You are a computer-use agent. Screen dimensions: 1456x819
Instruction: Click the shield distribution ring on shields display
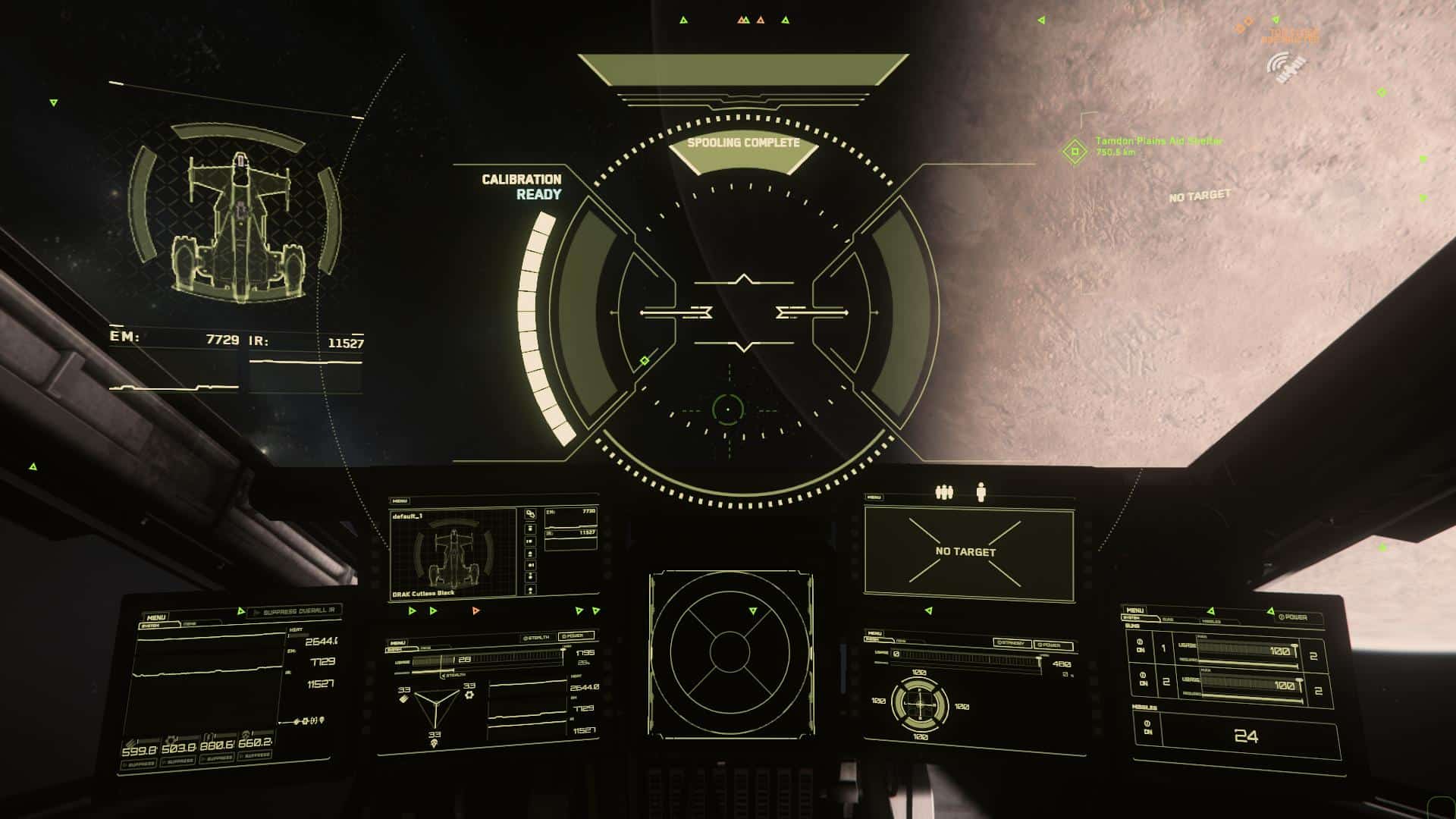tap(919, 704)
